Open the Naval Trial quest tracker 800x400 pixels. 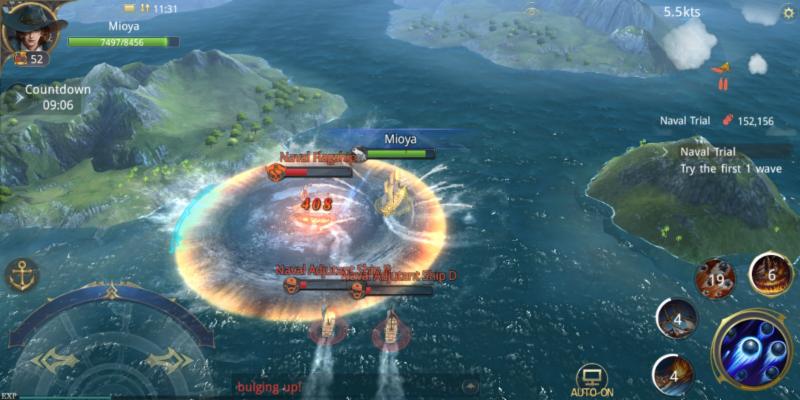coord(724,159)
